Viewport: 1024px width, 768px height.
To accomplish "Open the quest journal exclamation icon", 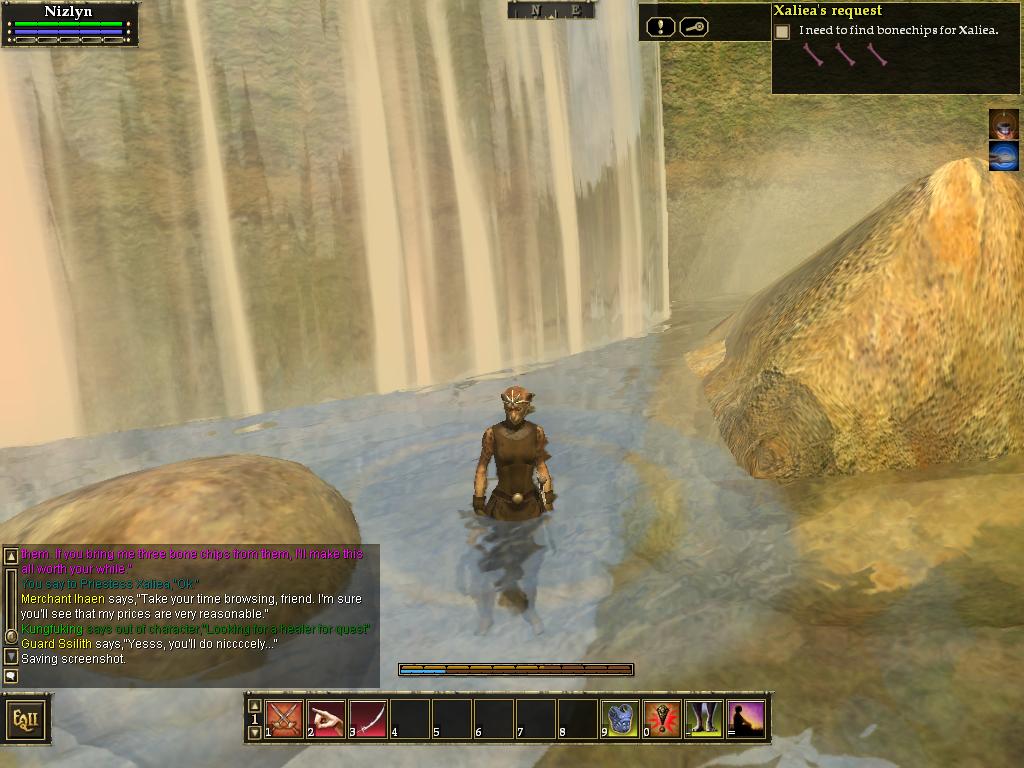I will [660, 27].
